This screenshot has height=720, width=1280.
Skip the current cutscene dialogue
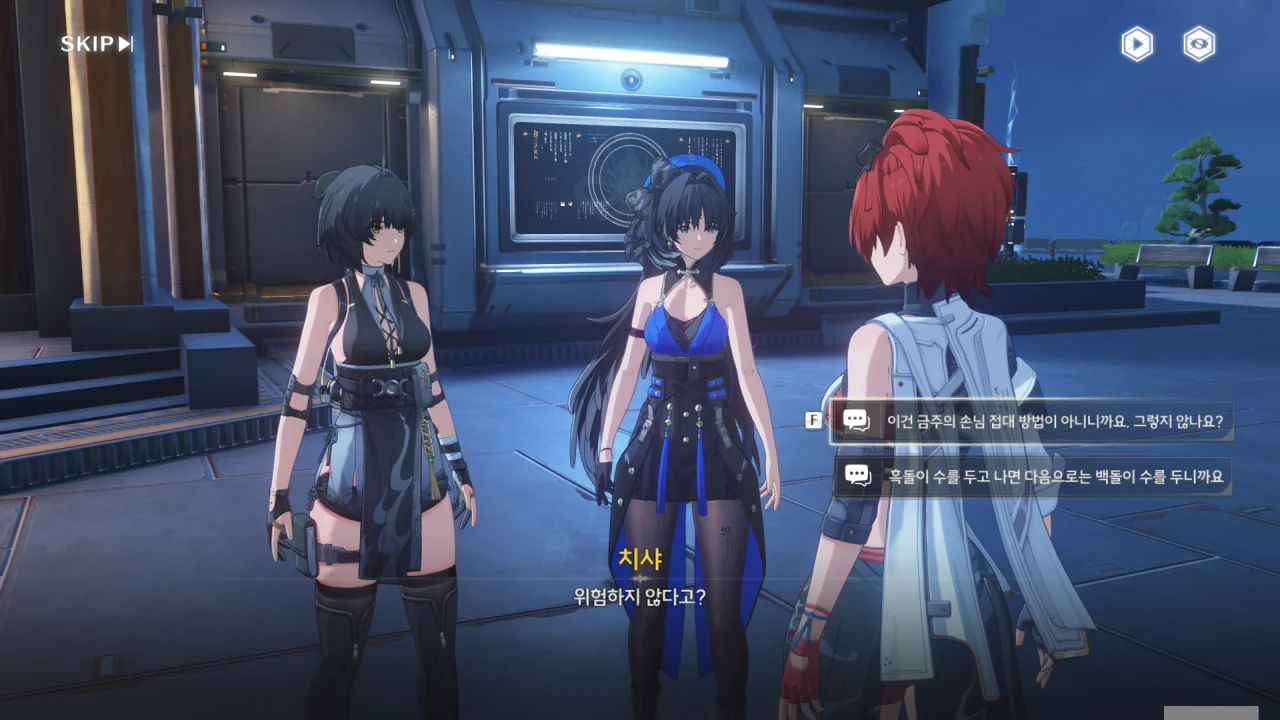click(96, 44)
